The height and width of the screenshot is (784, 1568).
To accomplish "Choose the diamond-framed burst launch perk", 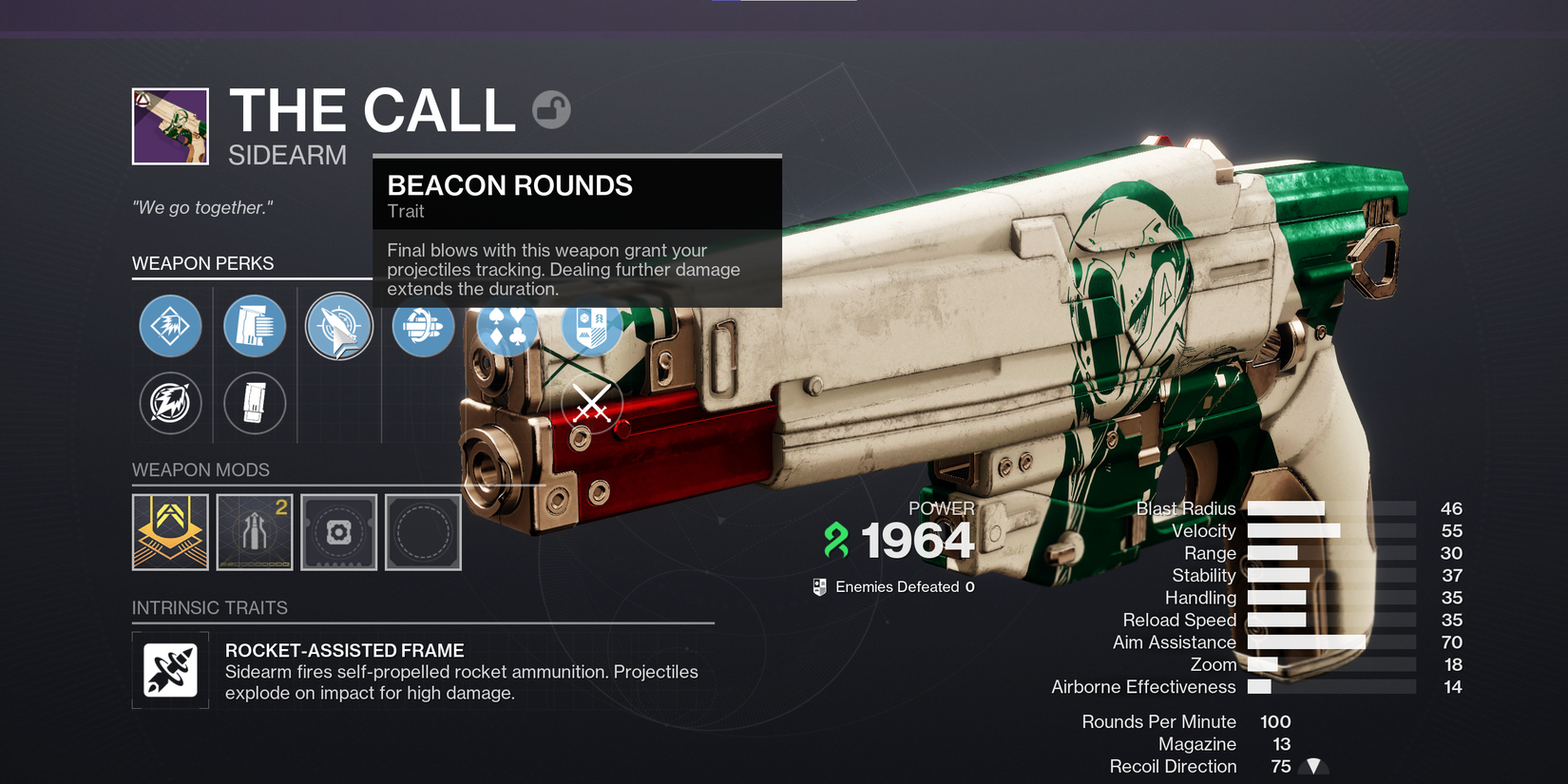I will point(171,326).
